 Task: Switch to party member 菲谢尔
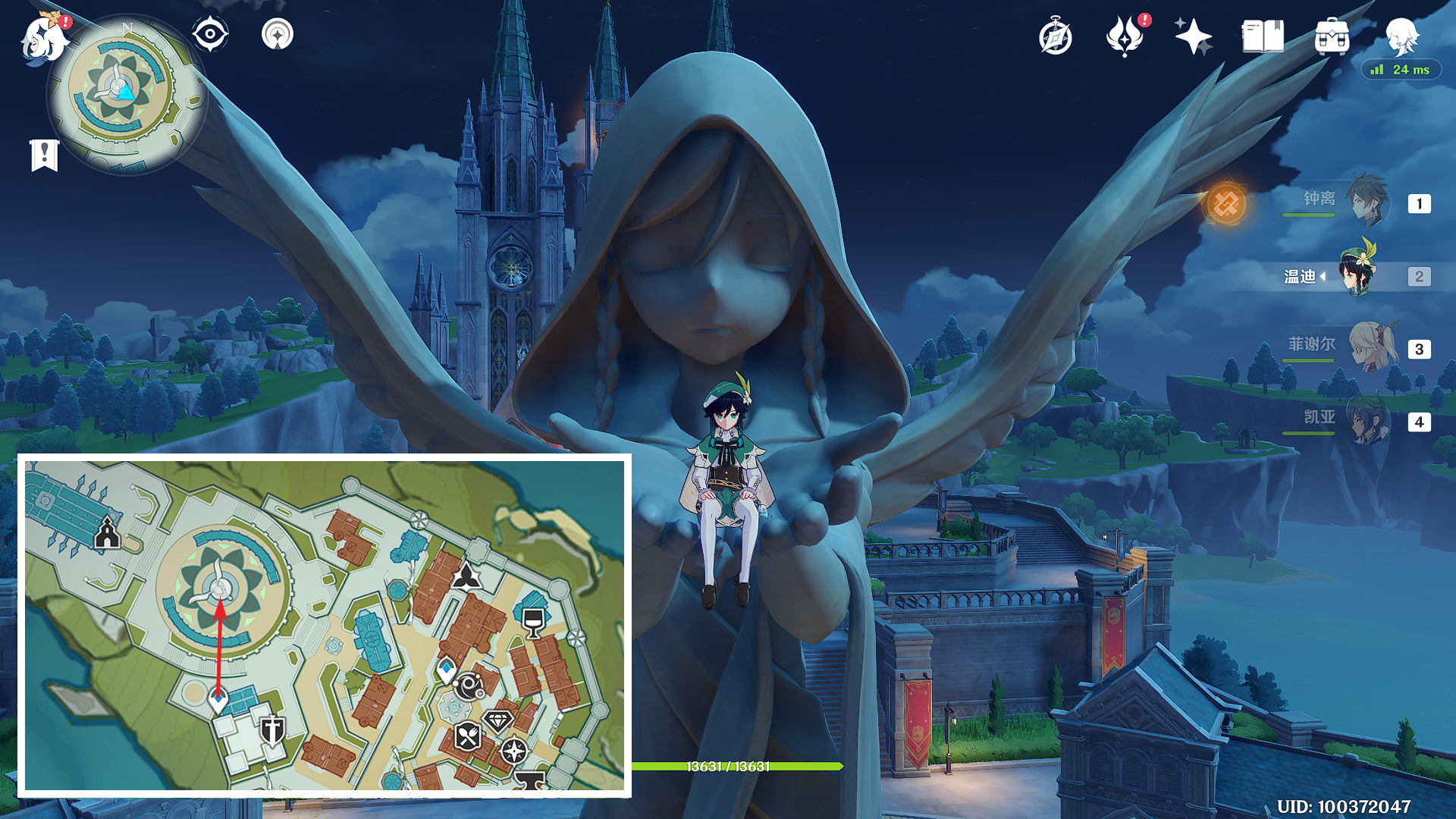tap(1370, 347)
